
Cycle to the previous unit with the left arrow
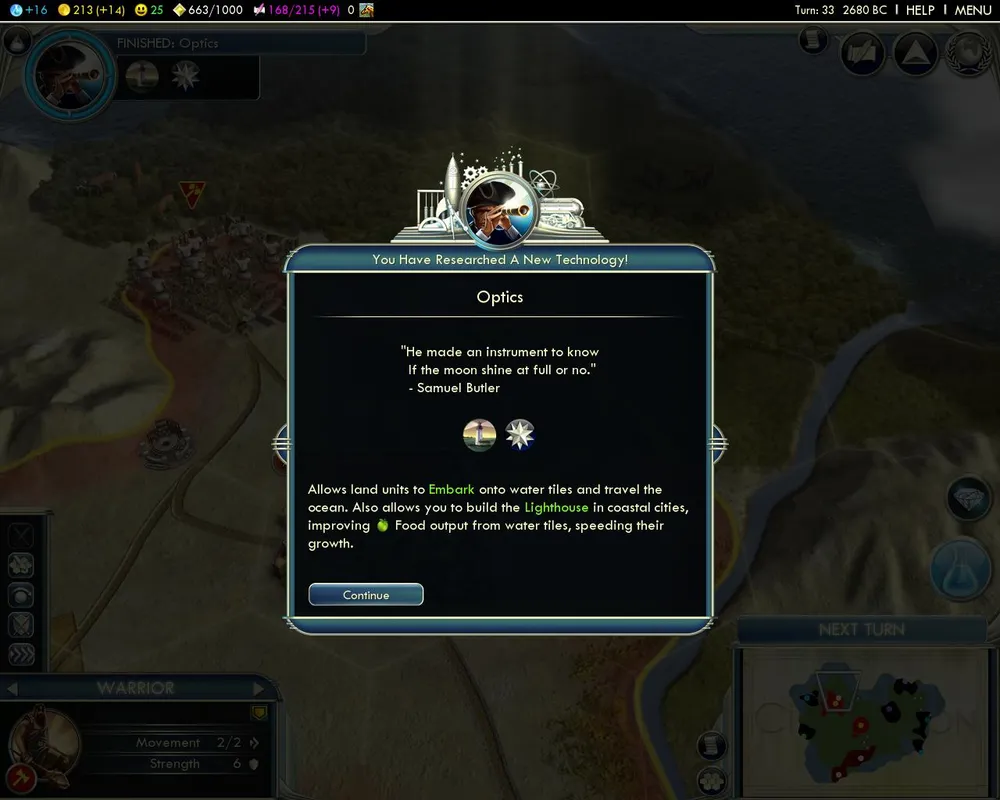[x=12, y=688]
